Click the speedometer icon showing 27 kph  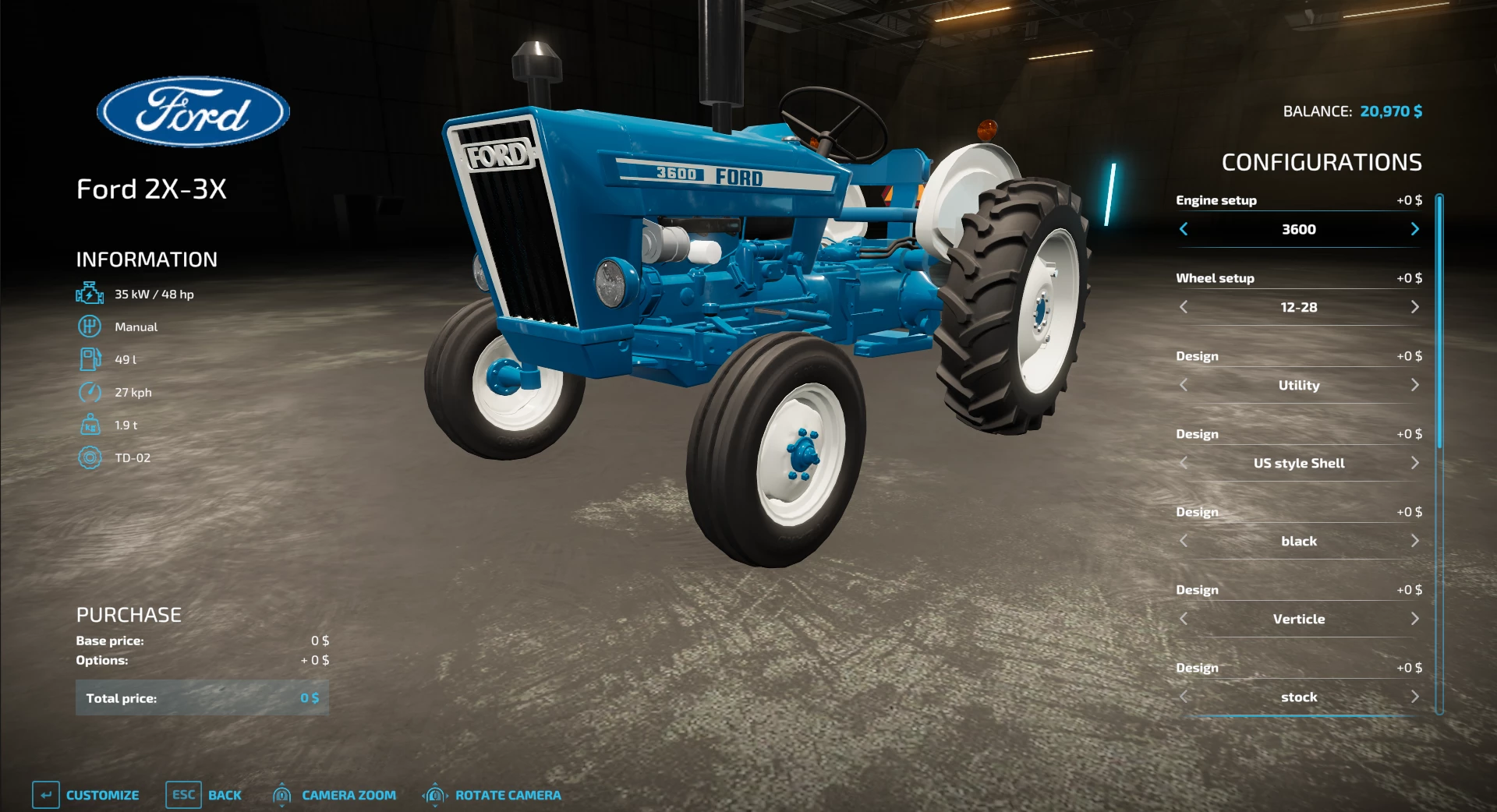tap(90, 392)
